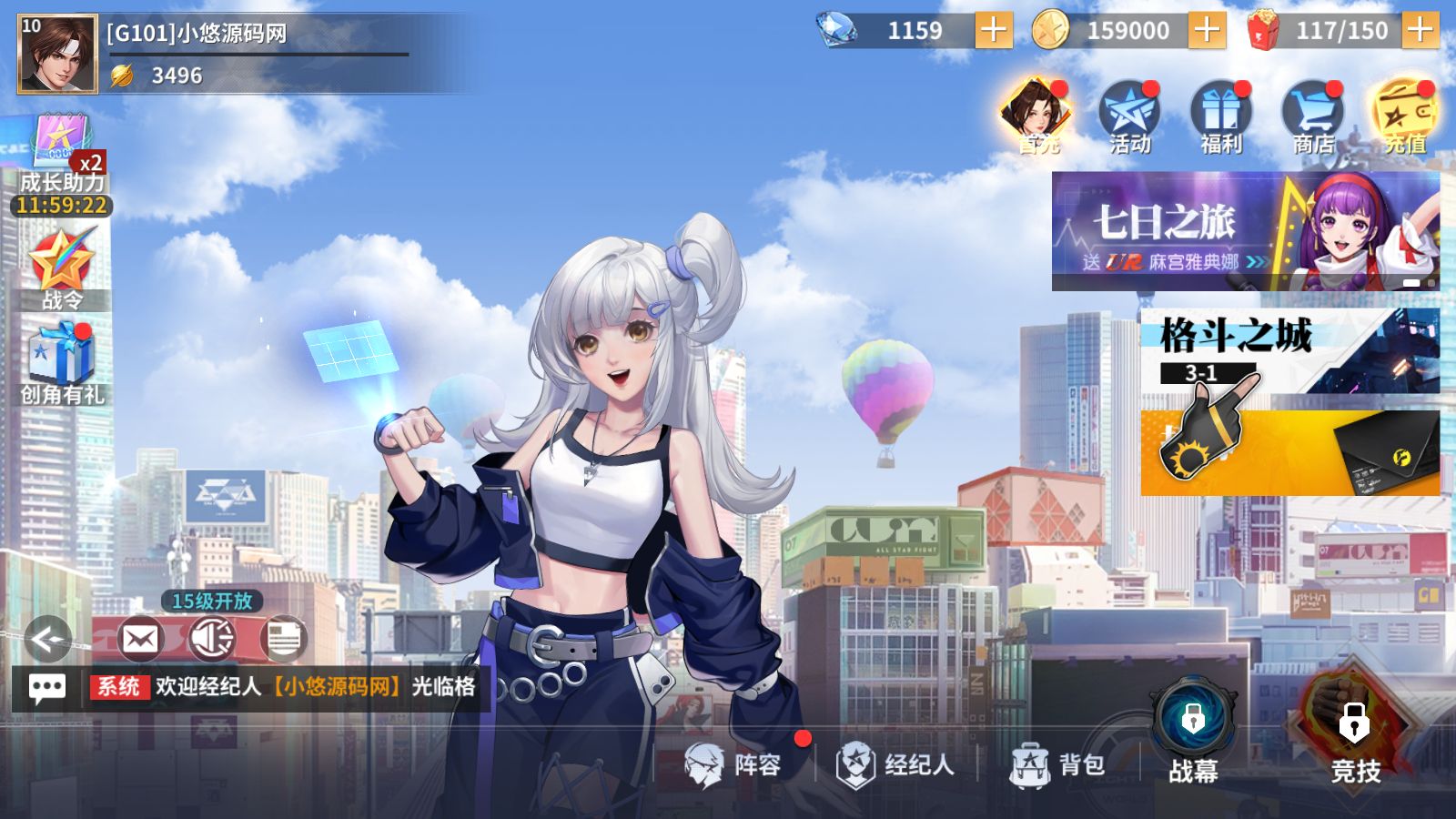
Task: Add more diamonds with plus button
Action: (993, 31)
